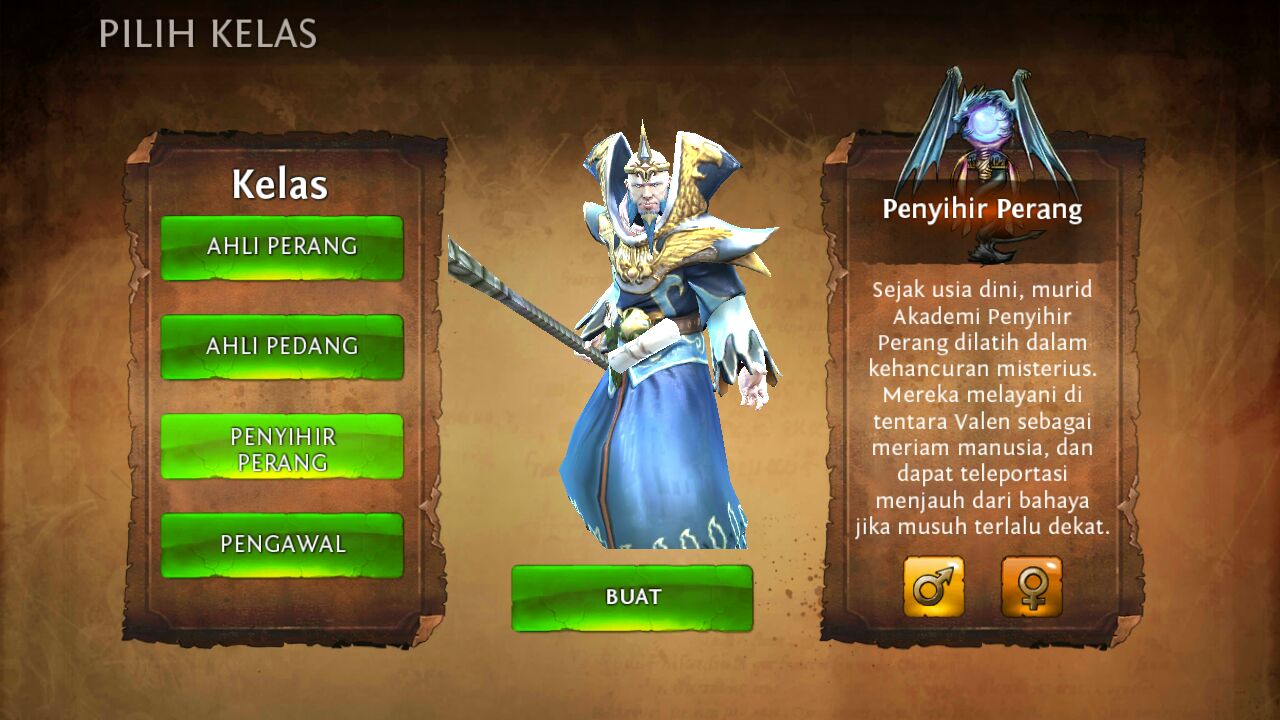
Task: Click the Buat button to create character
Action: pos(632,598)
